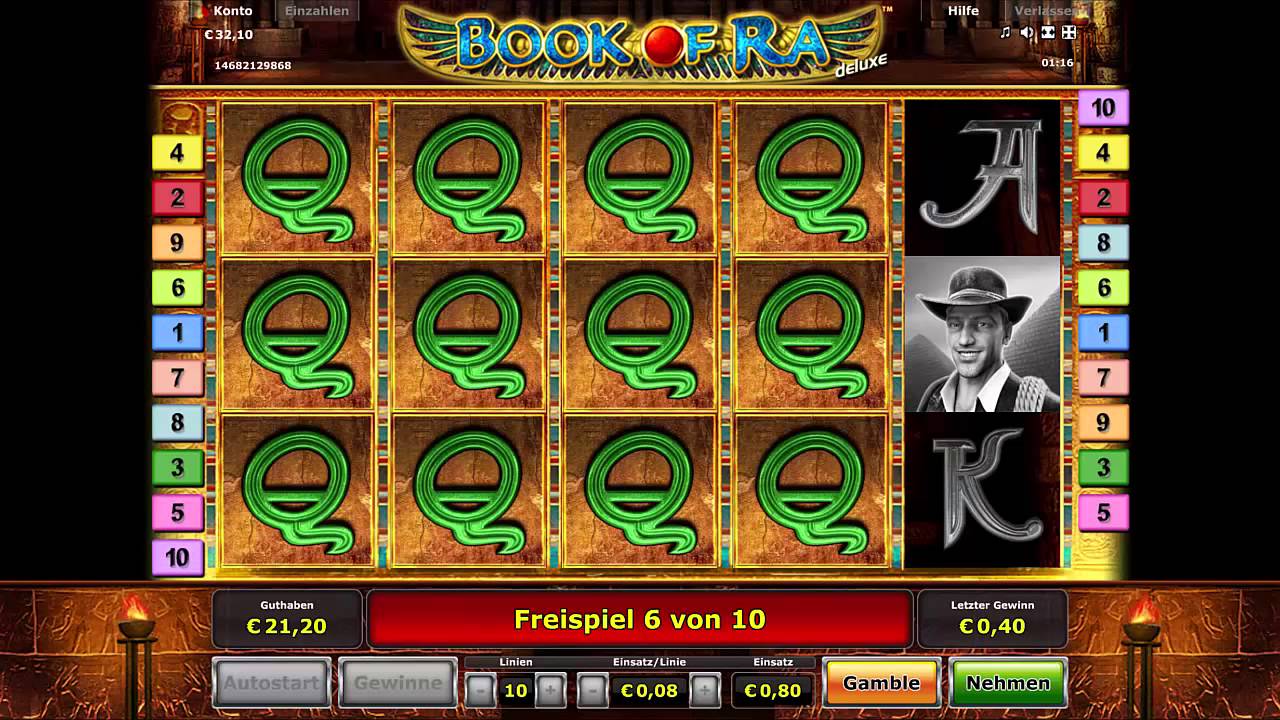
Task: Select the payline 10 marker beside the top-right reel
Action: tap(1103, 108)
